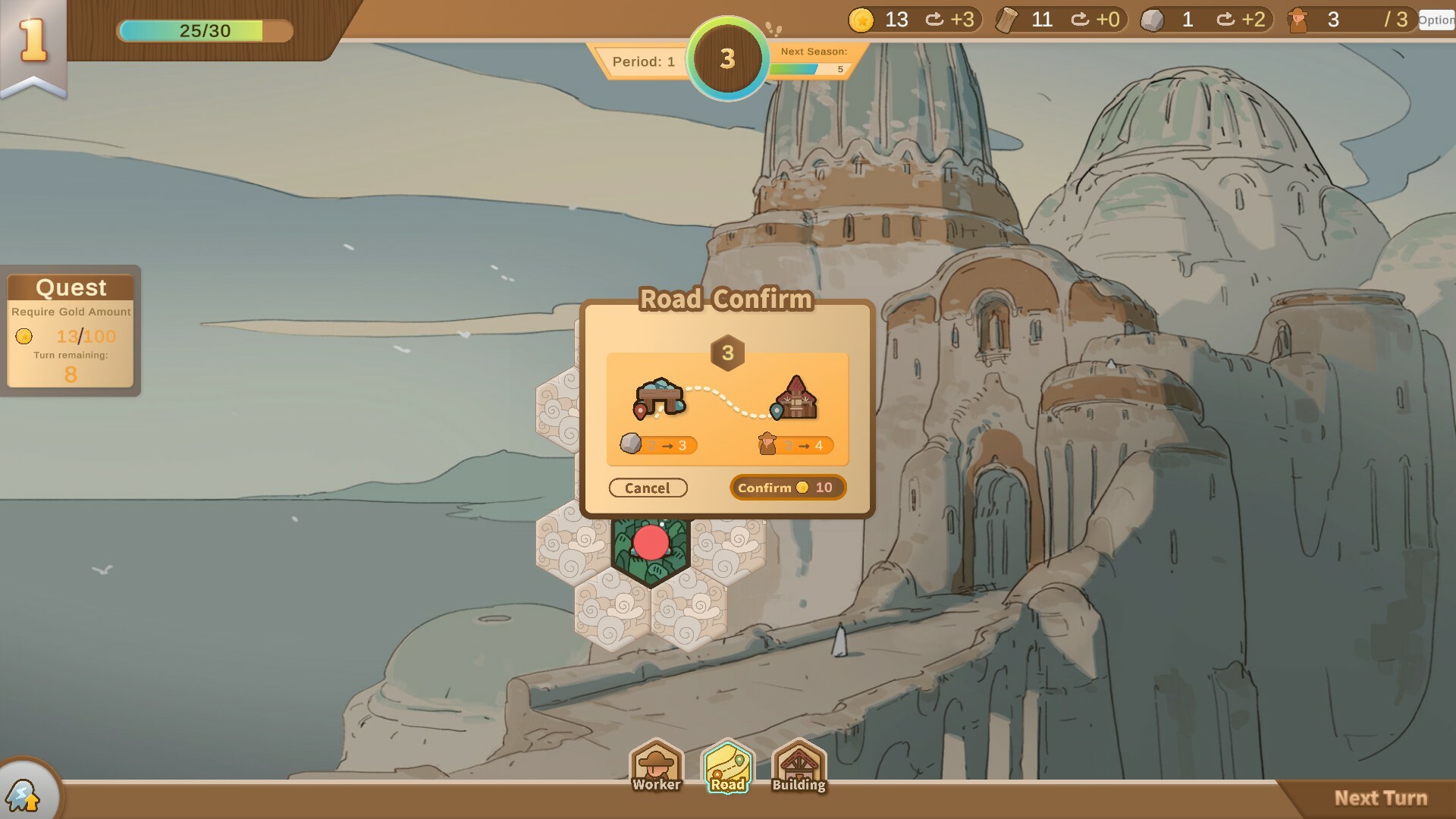Click the 25/30 progress bar top left

click(203, 31)
